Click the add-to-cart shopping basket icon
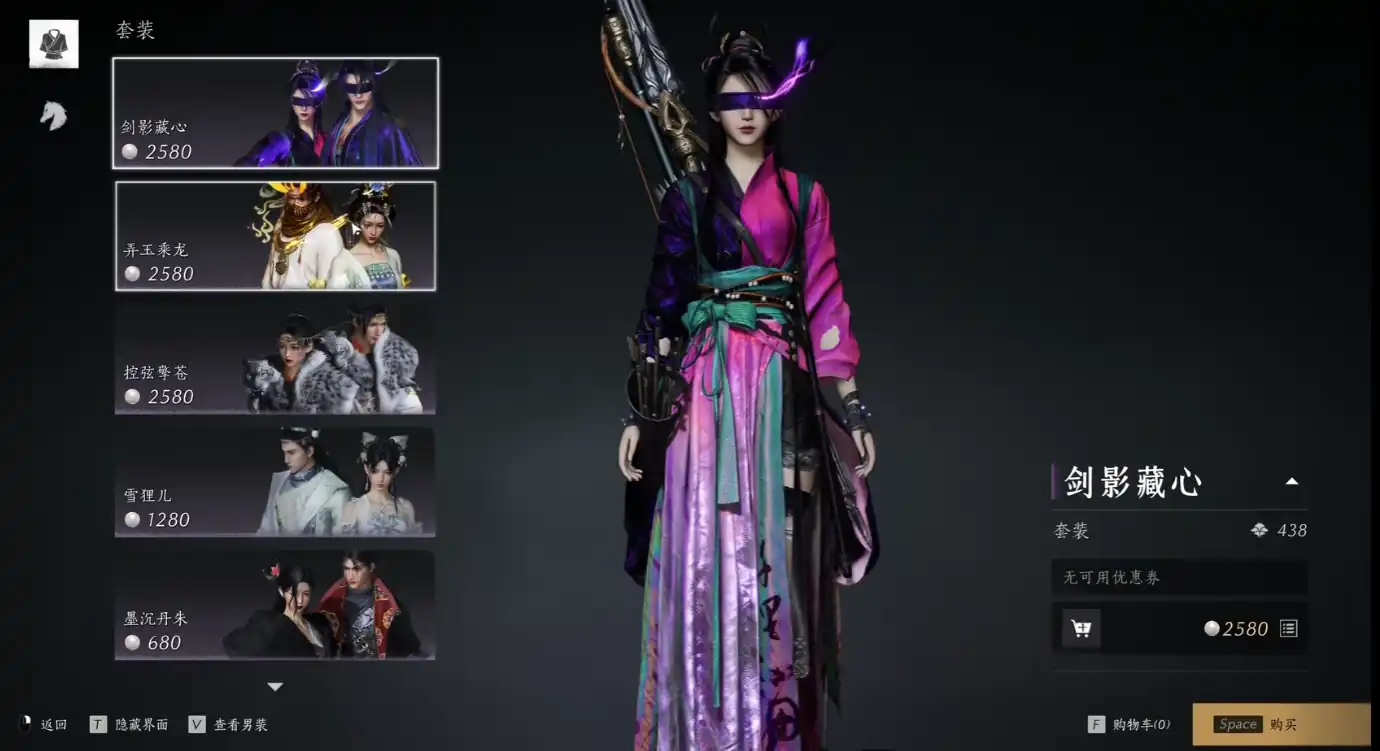The width and height of the screenshot is (1380, 751). (1081, 628)
